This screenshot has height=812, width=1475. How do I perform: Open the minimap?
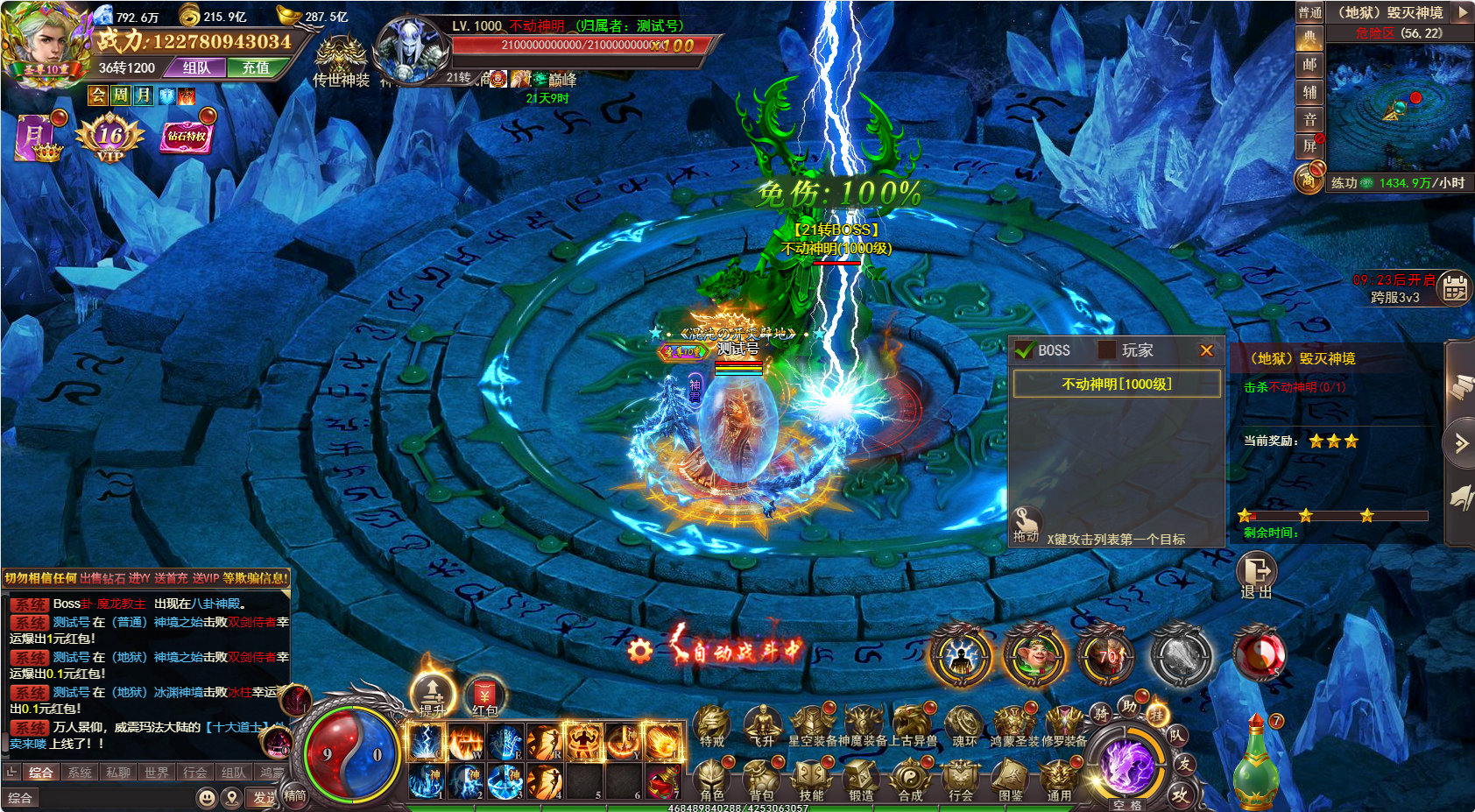1399,105
